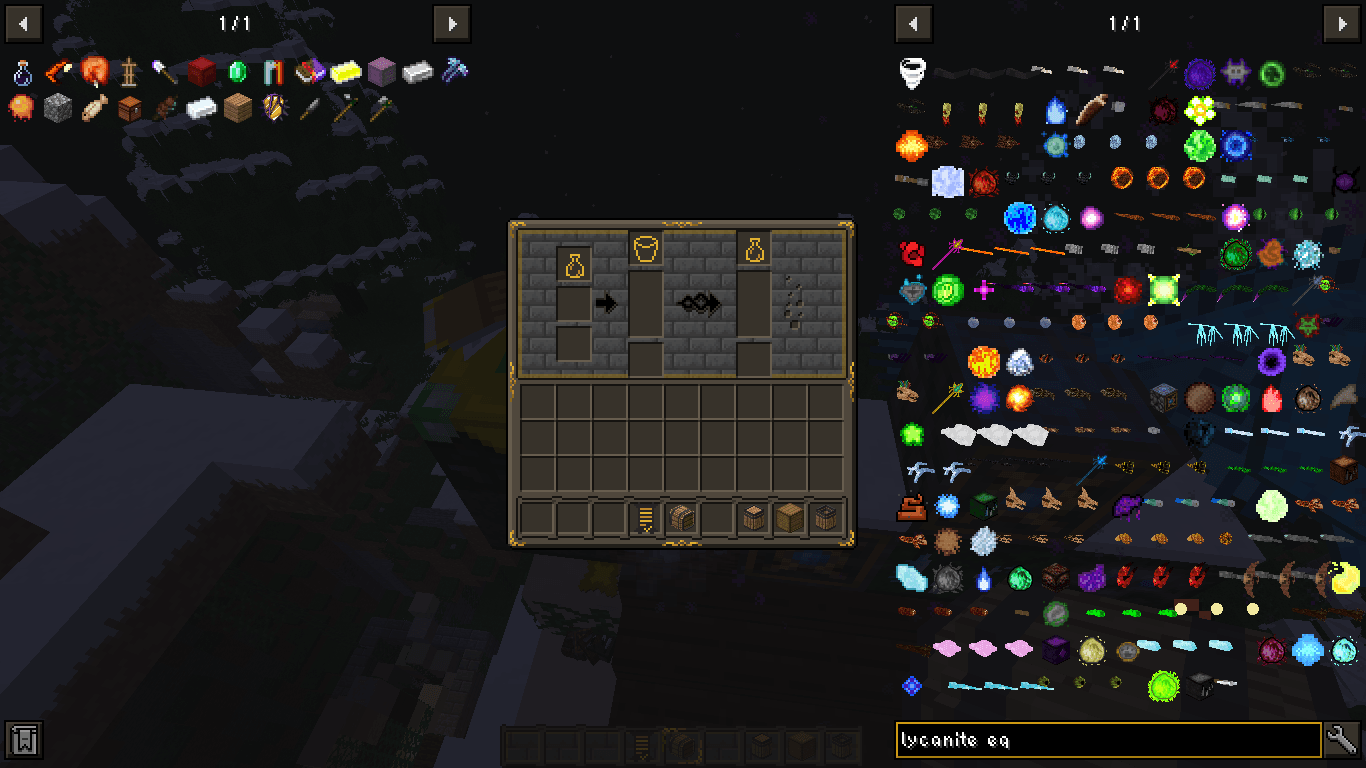
Task: Click the previous page arrow above the item list
Action: point(914,23)
